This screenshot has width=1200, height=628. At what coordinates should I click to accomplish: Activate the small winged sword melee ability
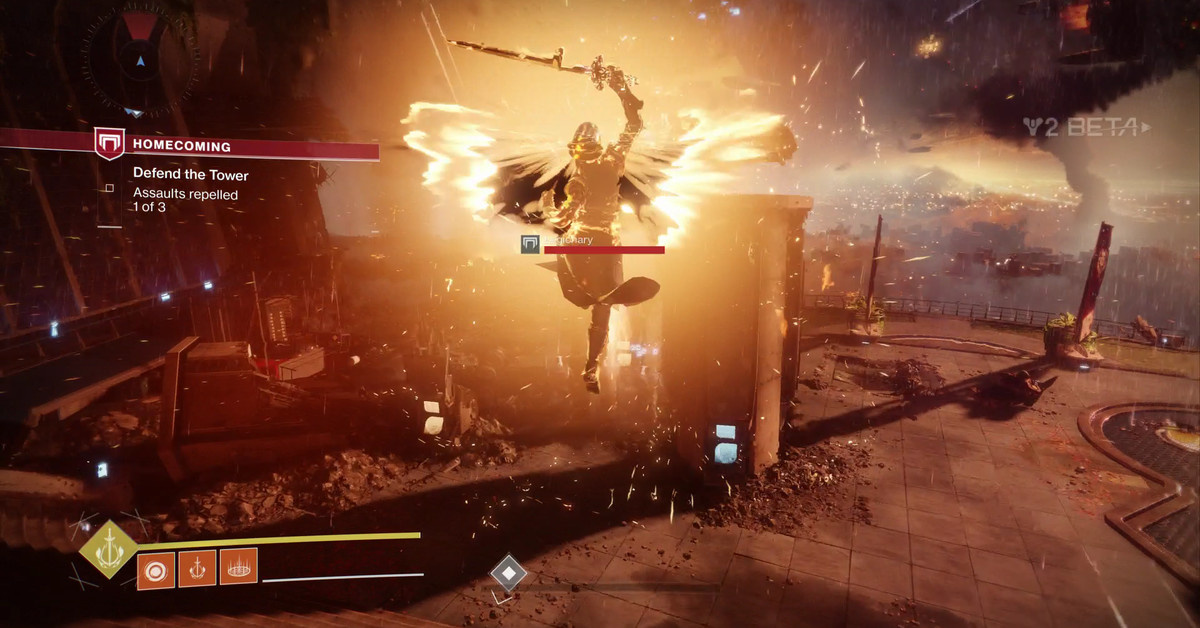point(197,568)
